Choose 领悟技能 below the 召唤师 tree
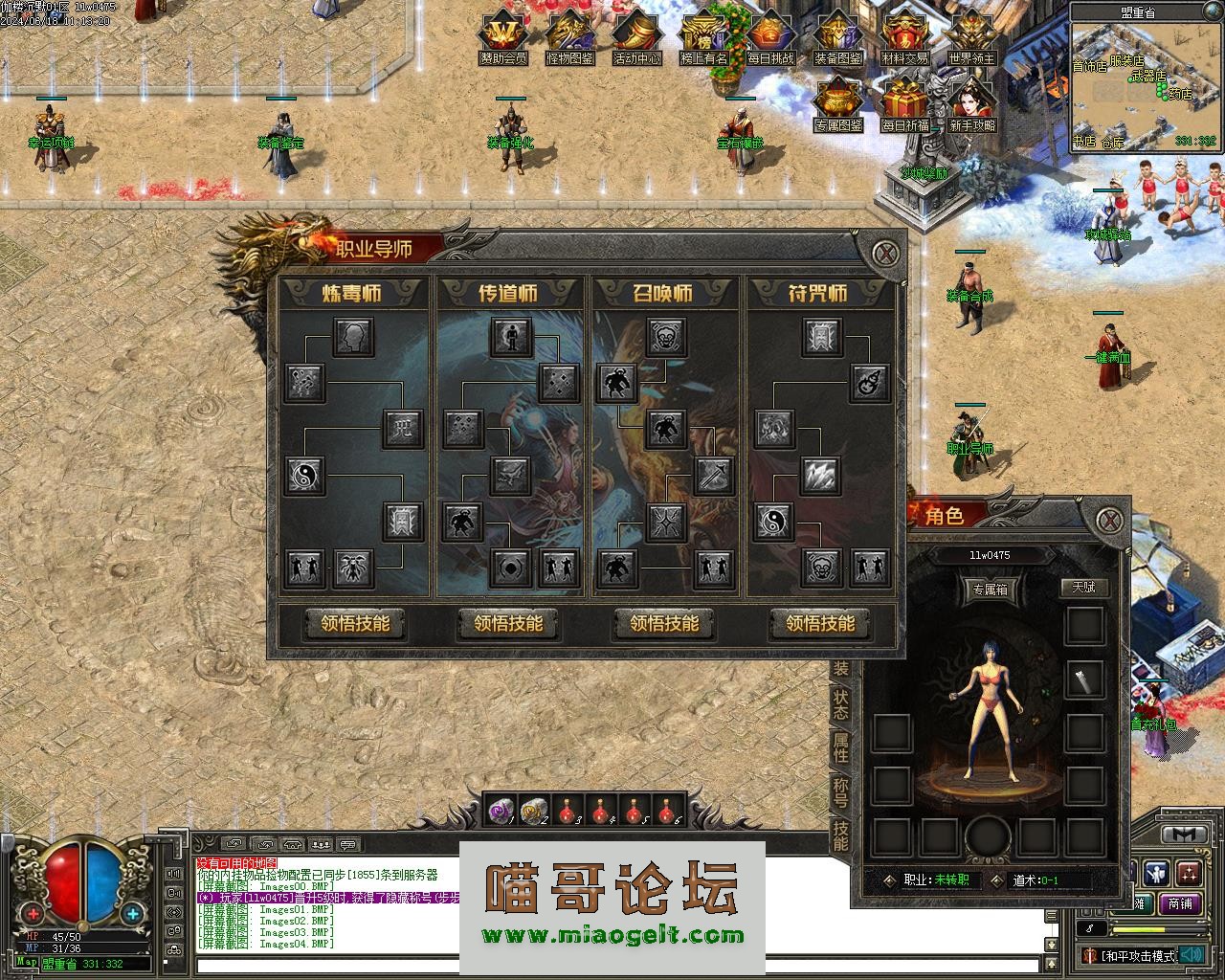 click(664, 624)
